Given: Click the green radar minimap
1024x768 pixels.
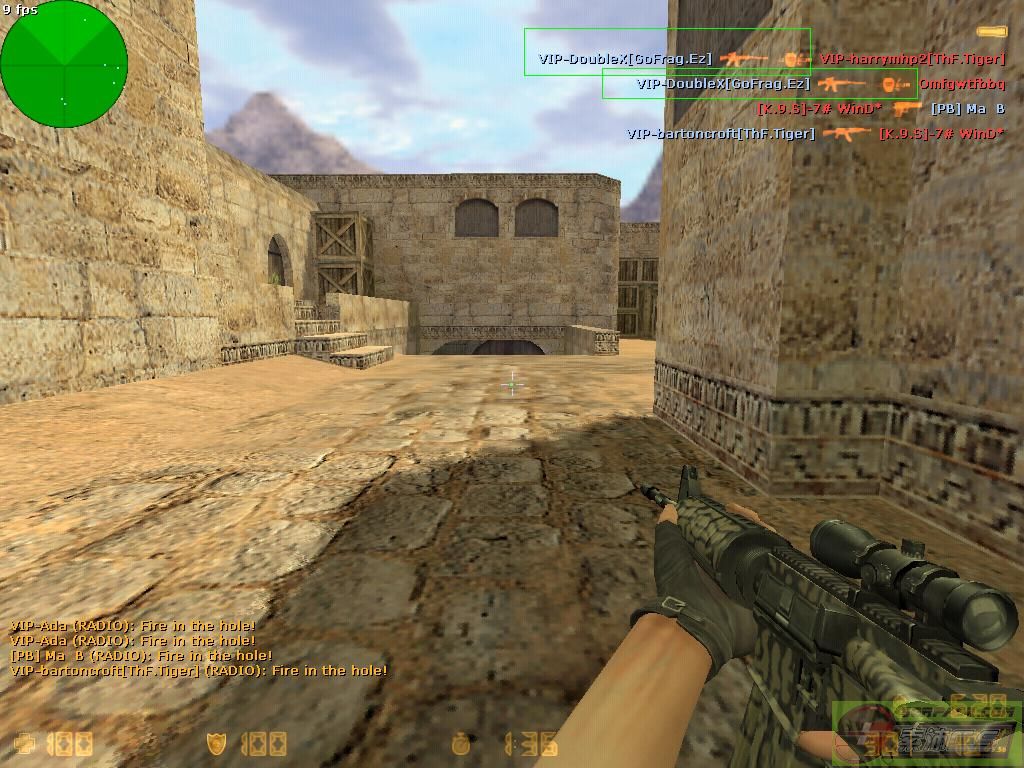Looking at the screenshot, I should tap(64, 64).
